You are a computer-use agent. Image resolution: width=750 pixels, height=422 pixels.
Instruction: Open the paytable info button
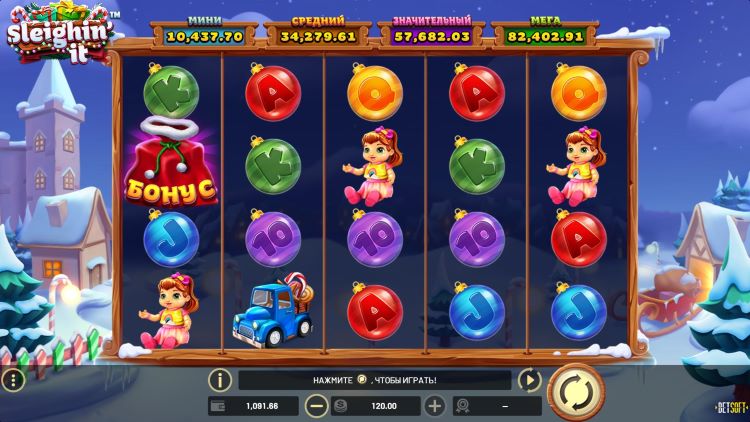[x=220, y=380]
